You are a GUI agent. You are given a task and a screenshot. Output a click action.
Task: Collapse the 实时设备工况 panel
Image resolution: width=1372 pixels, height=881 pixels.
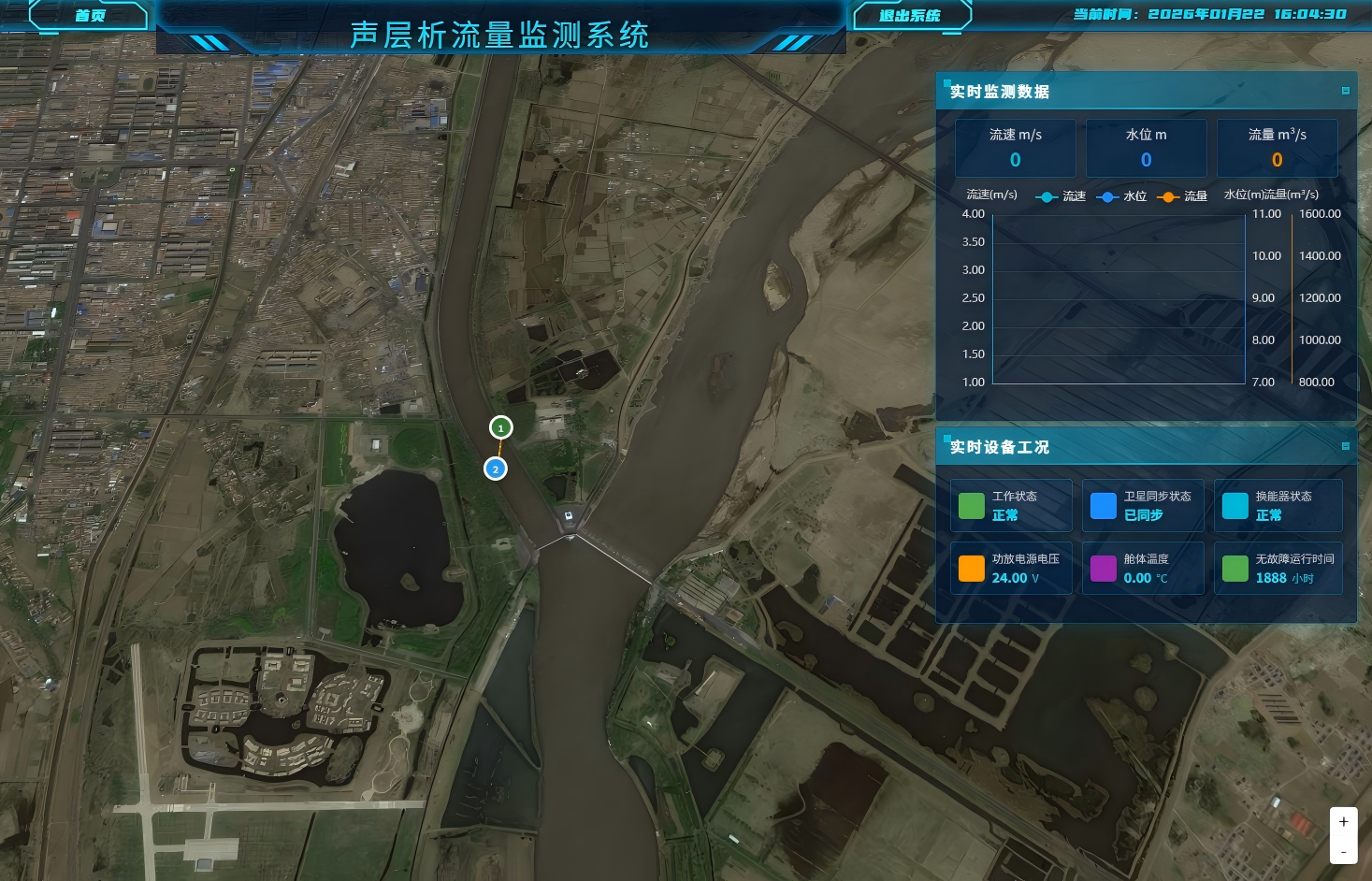pyautogui.click(x=1346, y=446)
